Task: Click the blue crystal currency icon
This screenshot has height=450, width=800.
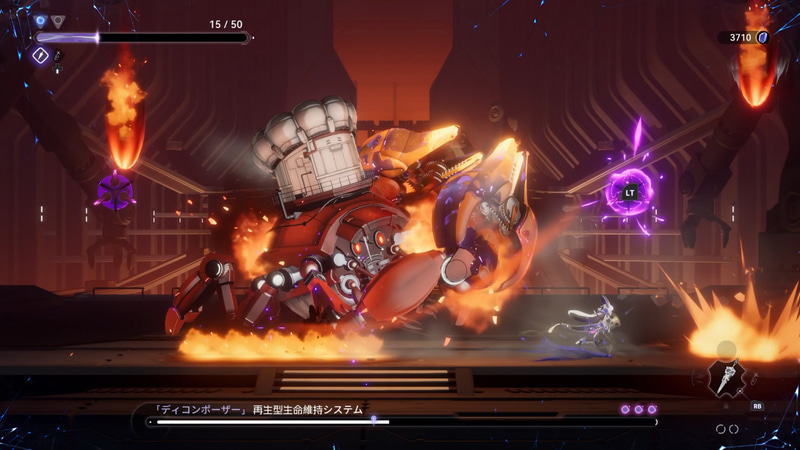Action: click(x=762, y=37)
